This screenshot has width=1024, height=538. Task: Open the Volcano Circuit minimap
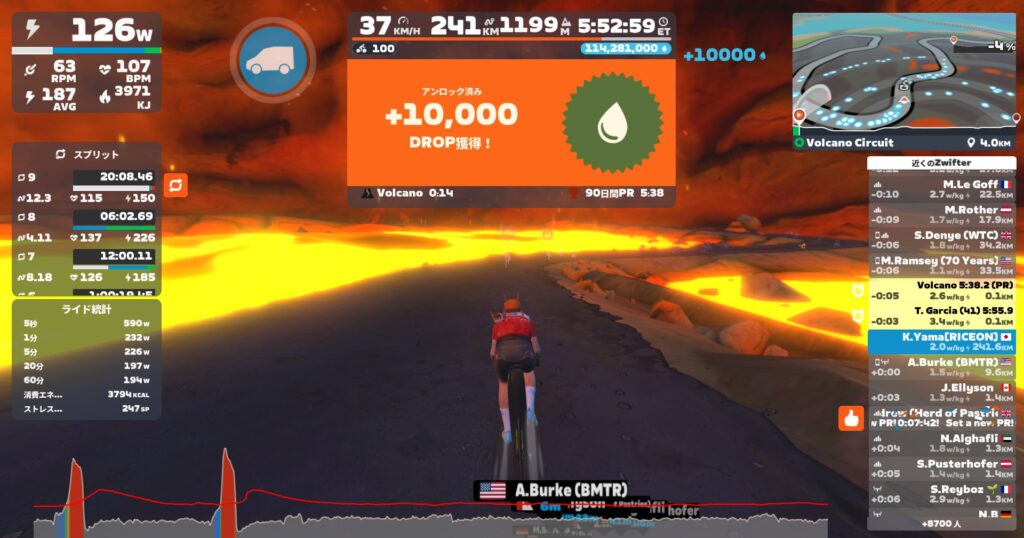[904, 70]
